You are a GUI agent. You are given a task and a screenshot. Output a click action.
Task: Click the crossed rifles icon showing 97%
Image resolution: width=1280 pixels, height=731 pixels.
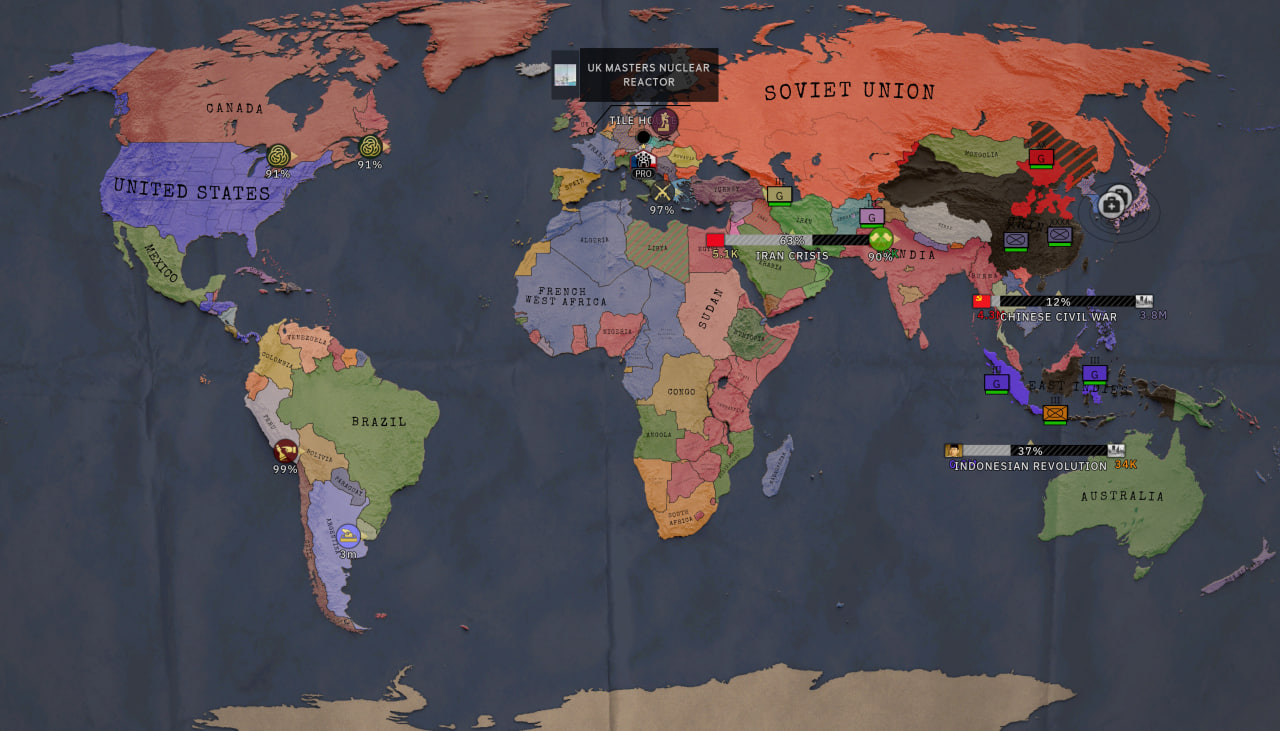[661, 191]
